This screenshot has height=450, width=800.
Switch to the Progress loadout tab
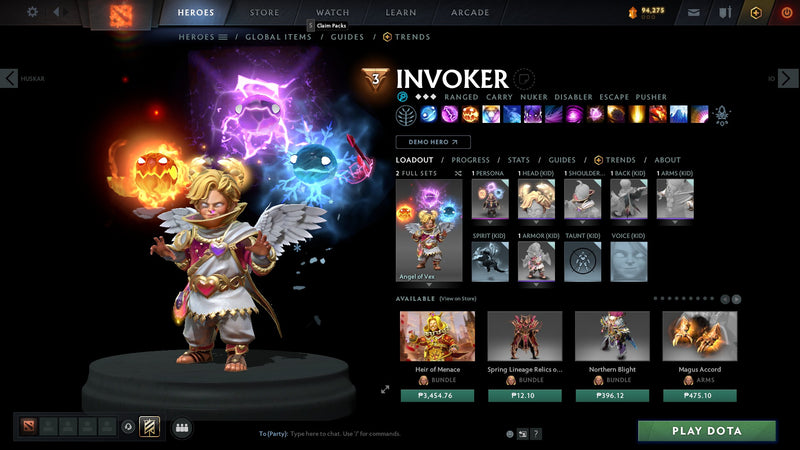click(470, 160)
